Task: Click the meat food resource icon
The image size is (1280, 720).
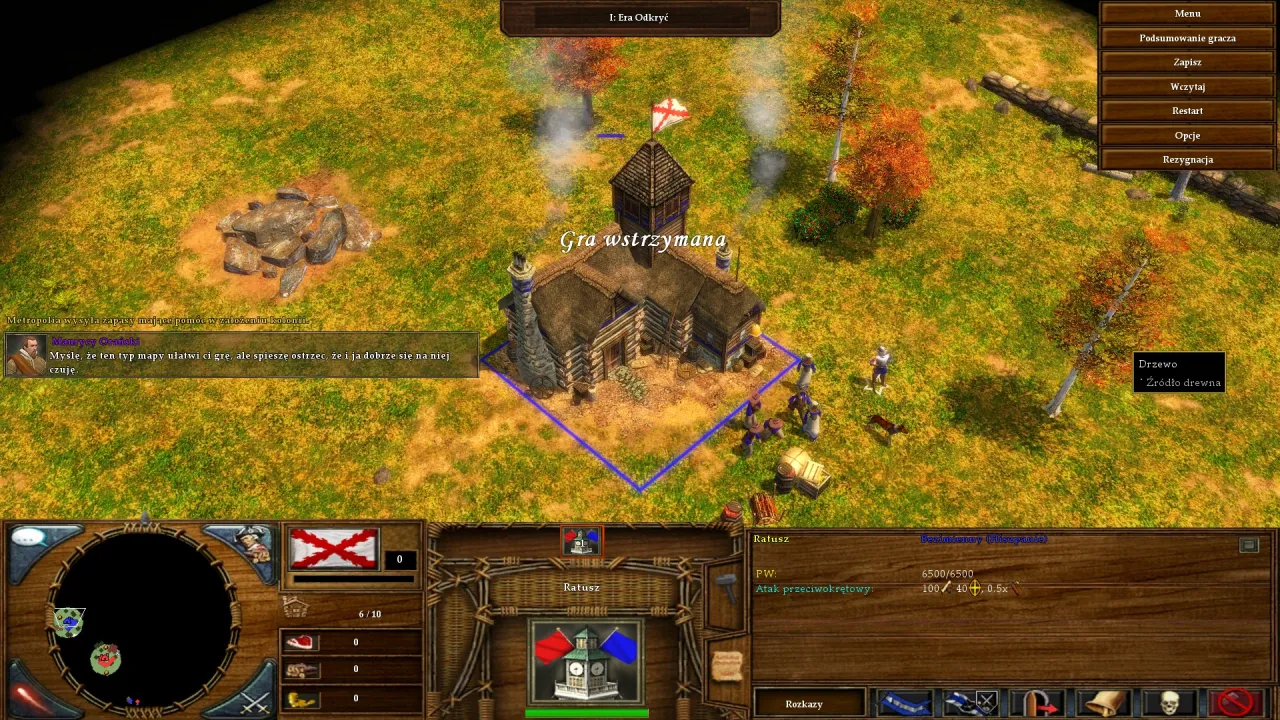Action: 300,641
